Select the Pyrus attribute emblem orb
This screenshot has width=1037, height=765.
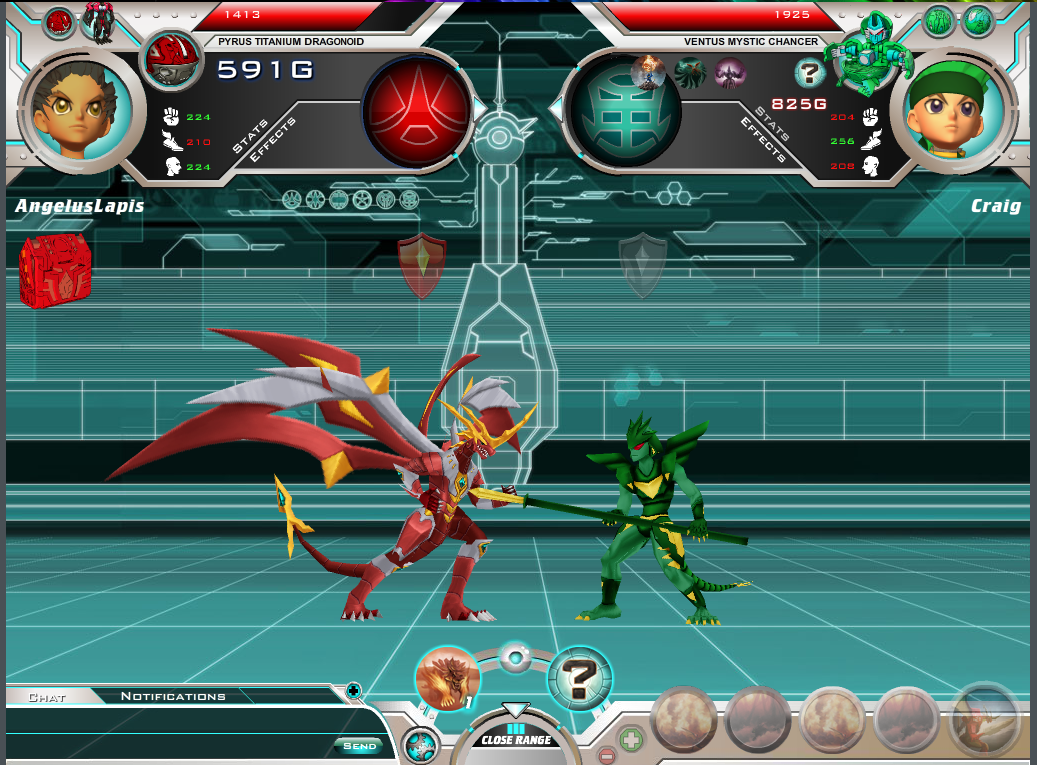click(416, 110)
